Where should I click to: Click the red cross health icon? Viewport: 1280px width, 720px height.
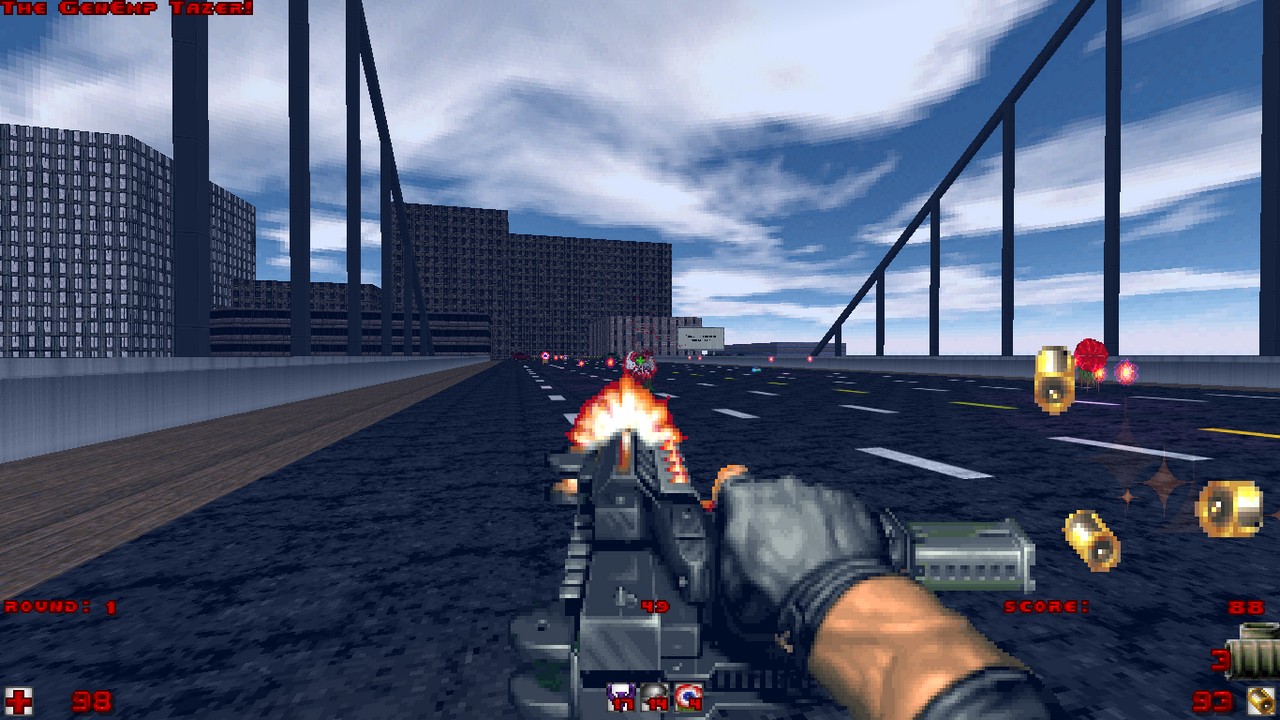[x=18, y=699]
